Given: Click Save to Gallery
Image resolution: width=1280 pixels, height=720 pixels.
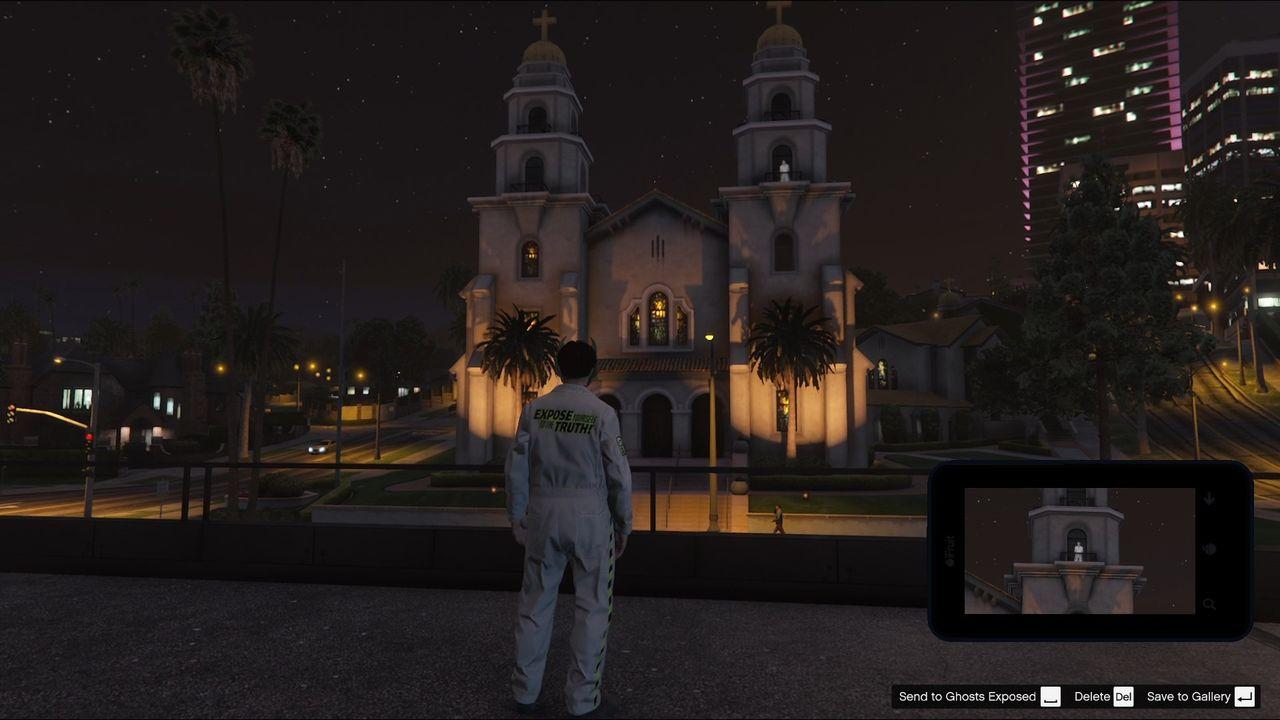Looking at the screenshot, I should point(1190,697).
